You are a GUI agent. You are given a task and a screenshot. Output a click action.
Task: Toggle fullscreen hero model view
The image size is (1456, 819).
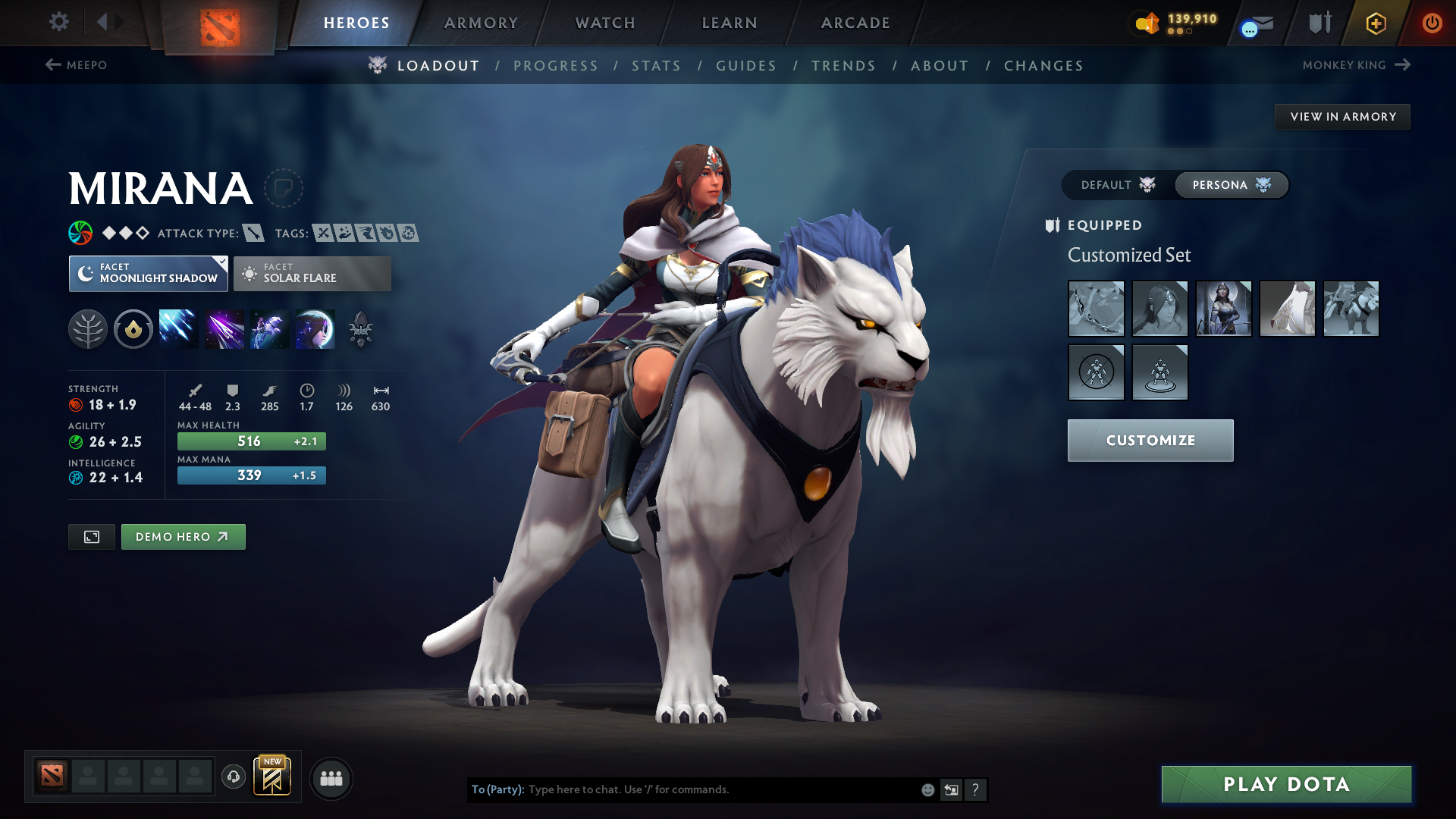tap(92, 537)
